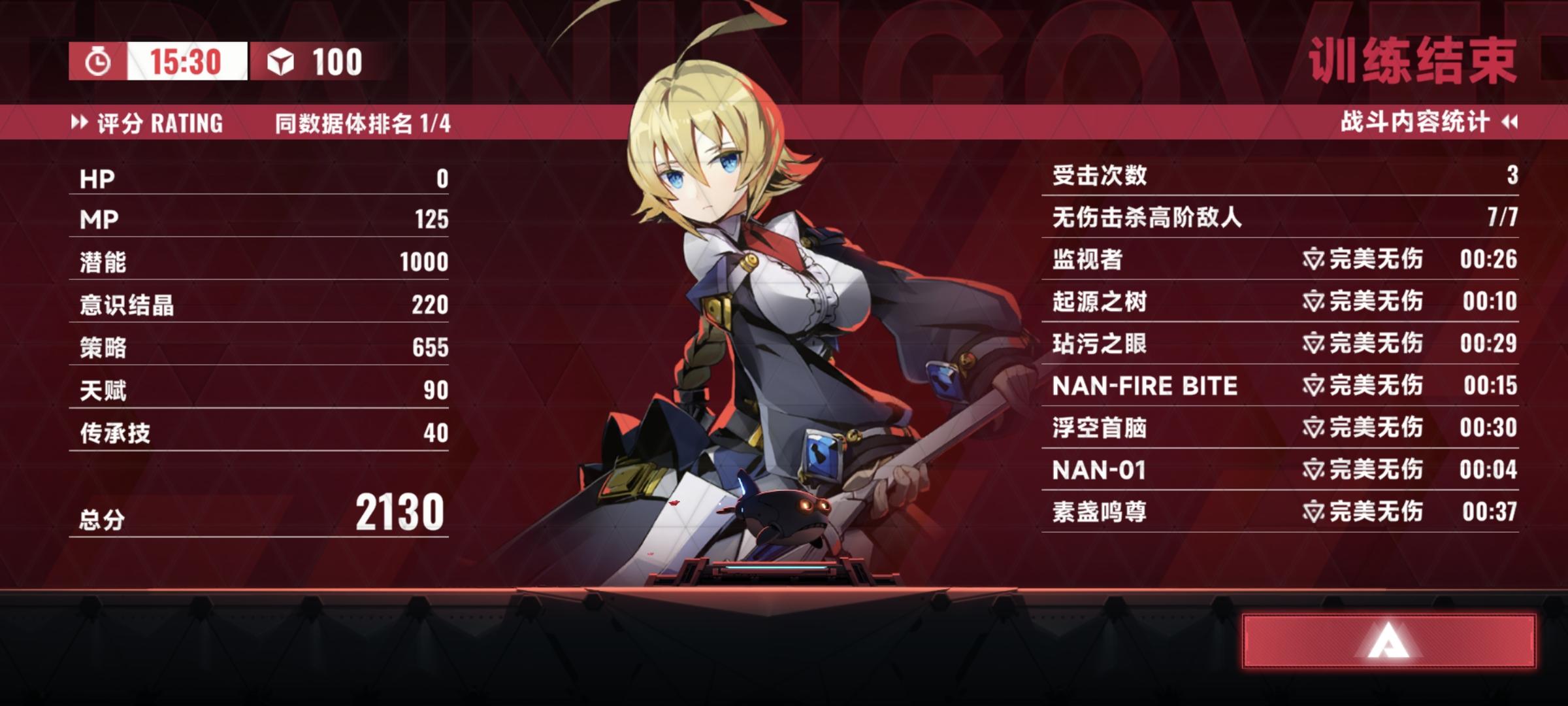
Task: Expand the 评分 RATING section arrows
Action: 81,122
